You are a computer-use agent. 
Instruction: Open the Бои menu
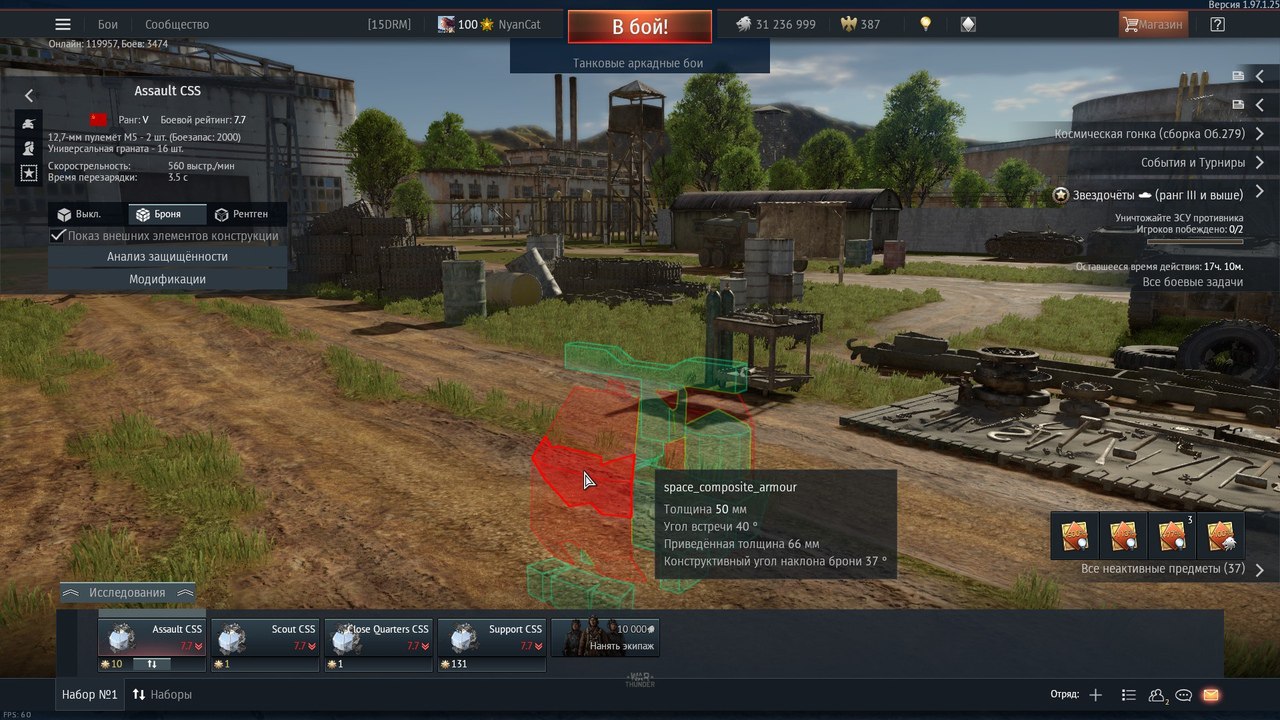[107, 25]
